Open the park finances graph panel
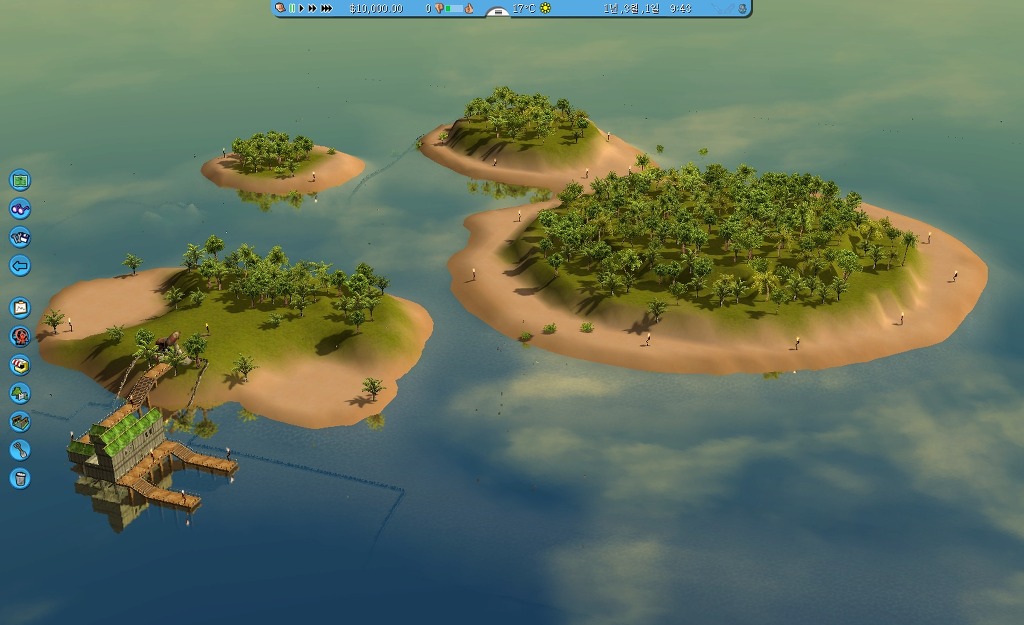Viewport: 1024px width, 625px height. [20, 308]
